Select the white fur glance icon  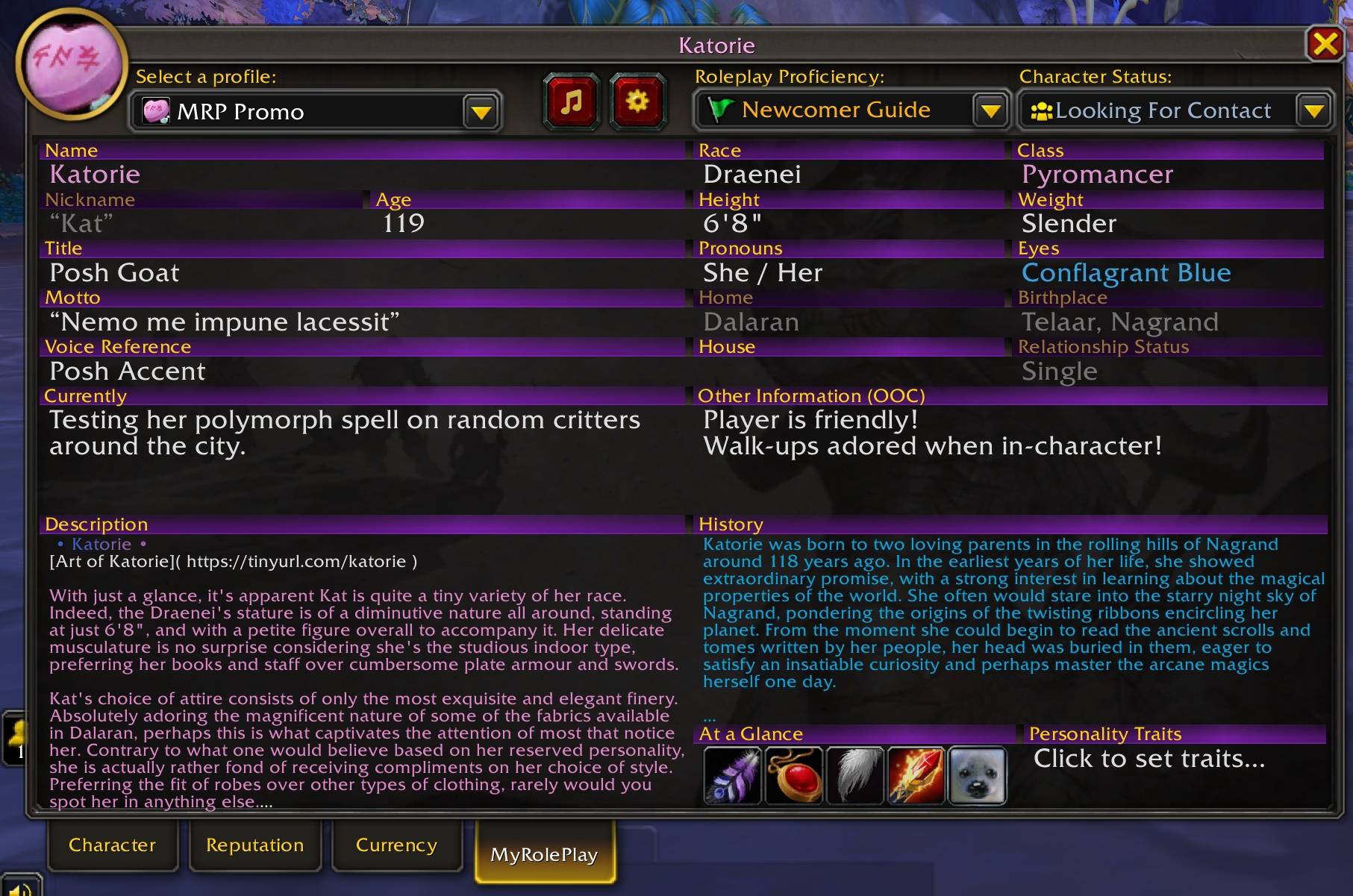854,776
